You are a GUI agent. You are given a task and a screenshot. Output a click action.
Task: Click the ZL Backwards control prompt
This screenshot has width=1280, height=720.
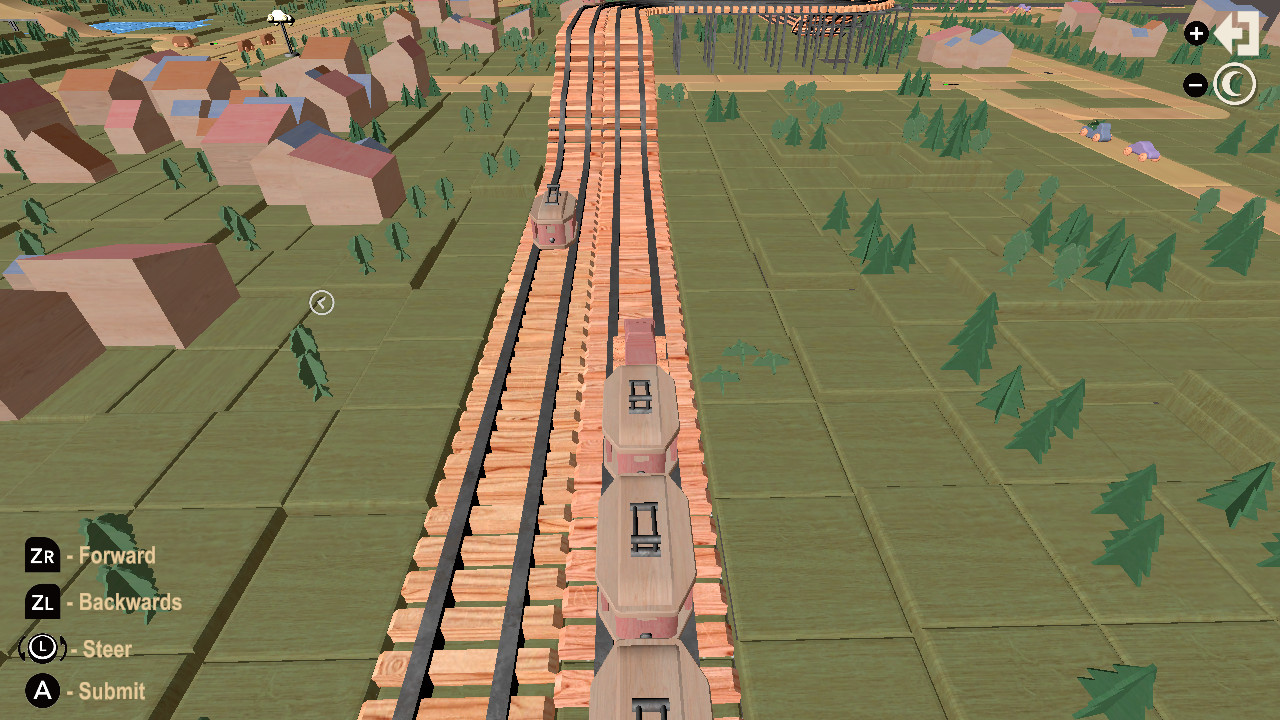(42, 603)
